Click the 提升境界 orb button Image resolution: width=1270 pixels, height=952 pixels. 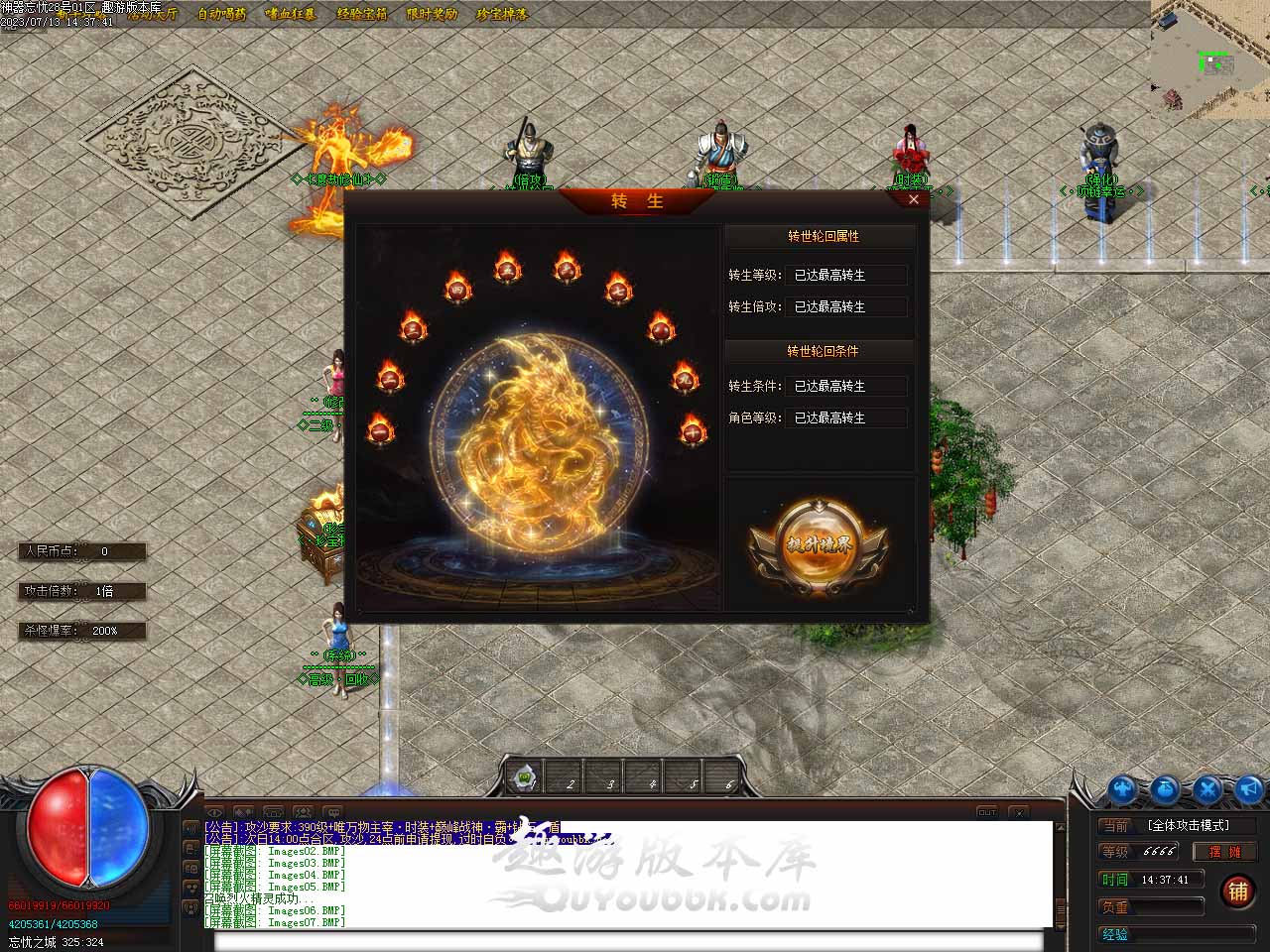[818, 546]
